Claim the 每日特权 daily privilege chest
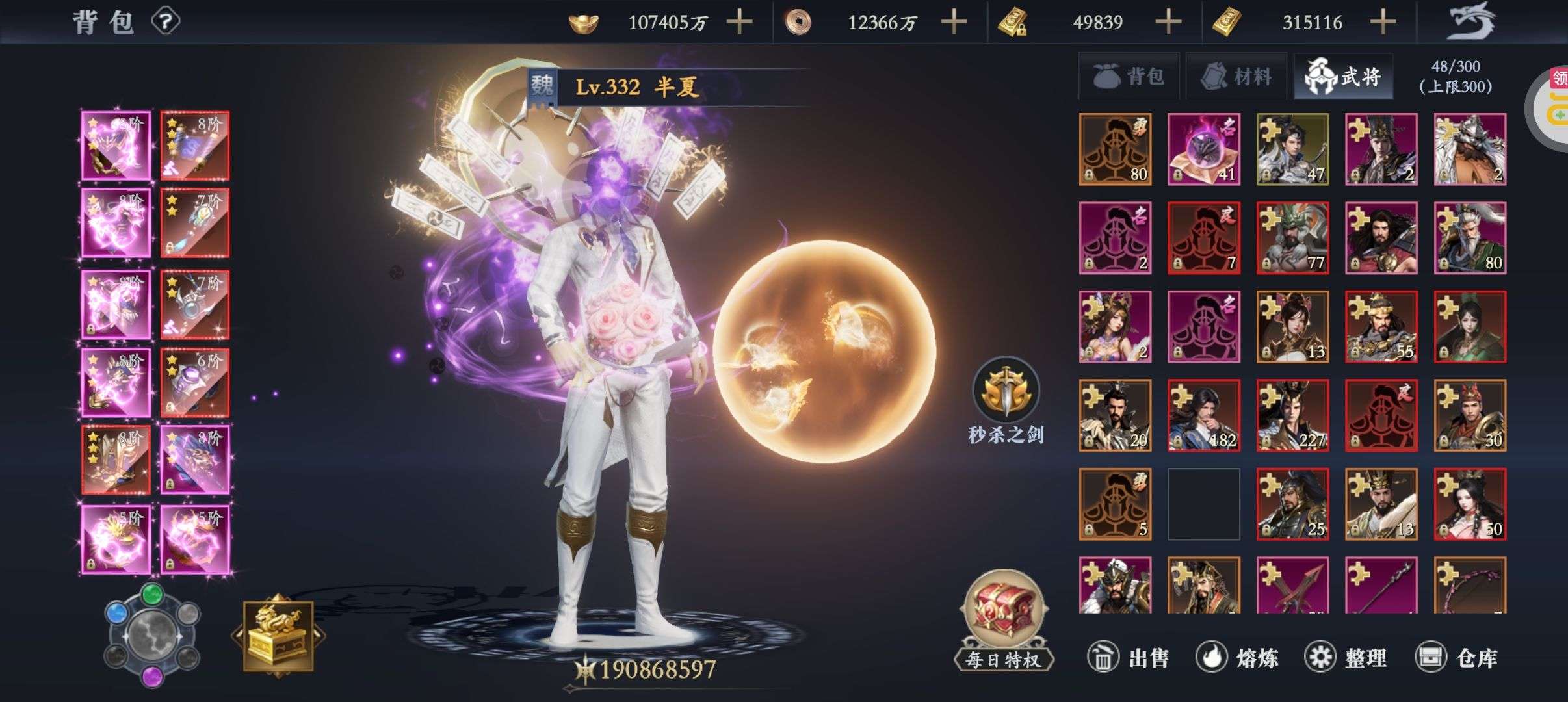This screenshot has height=702, width=1568. point(1004,617)
